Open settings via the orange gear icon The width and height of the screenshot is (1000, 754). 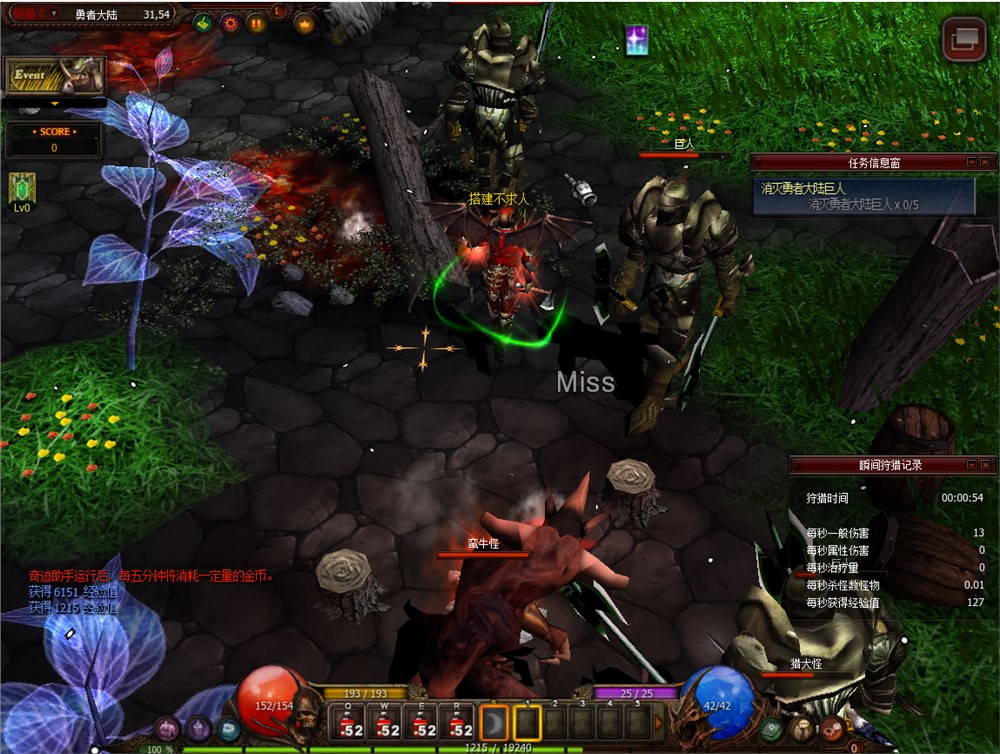click(231, 22)
